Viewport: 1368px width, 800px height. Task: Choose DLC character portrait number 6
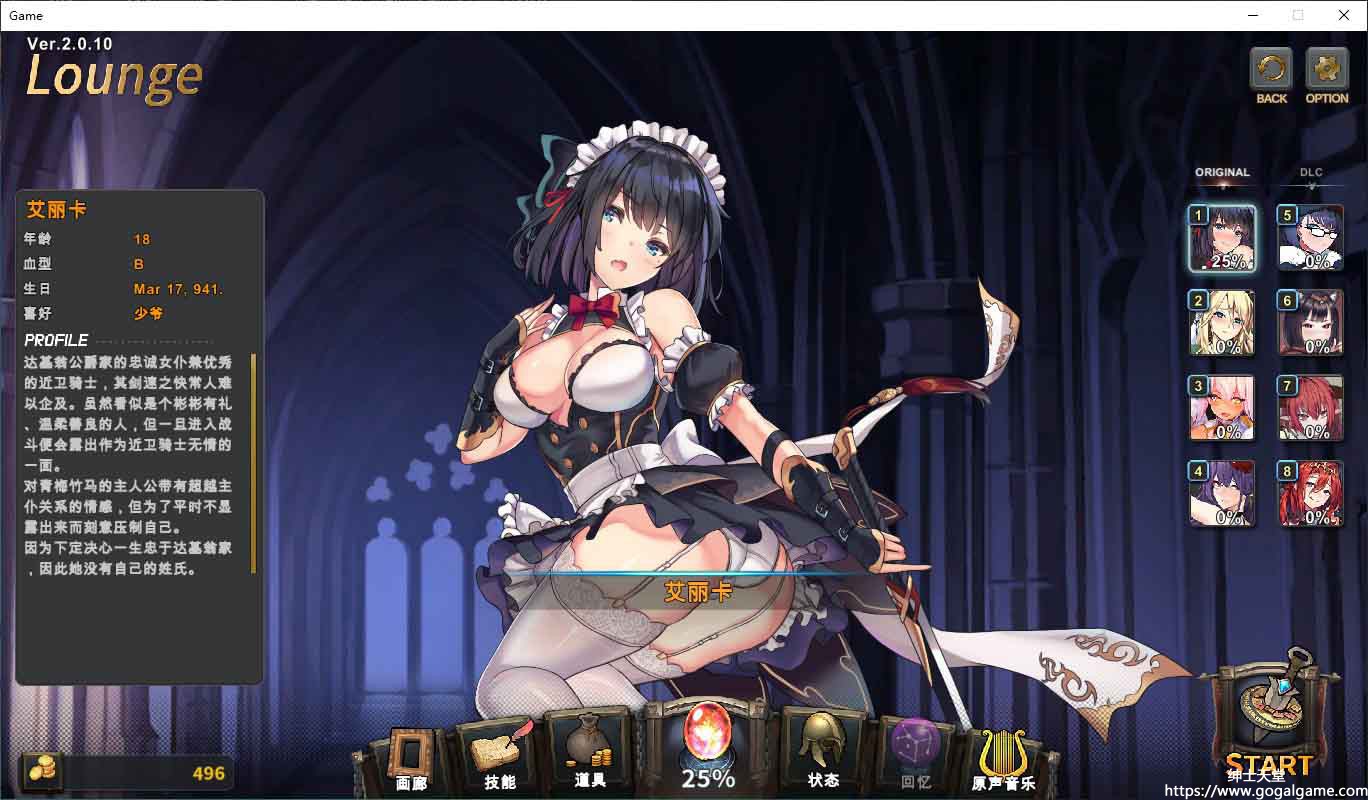pyautogui.click(x=1310, y=323)
